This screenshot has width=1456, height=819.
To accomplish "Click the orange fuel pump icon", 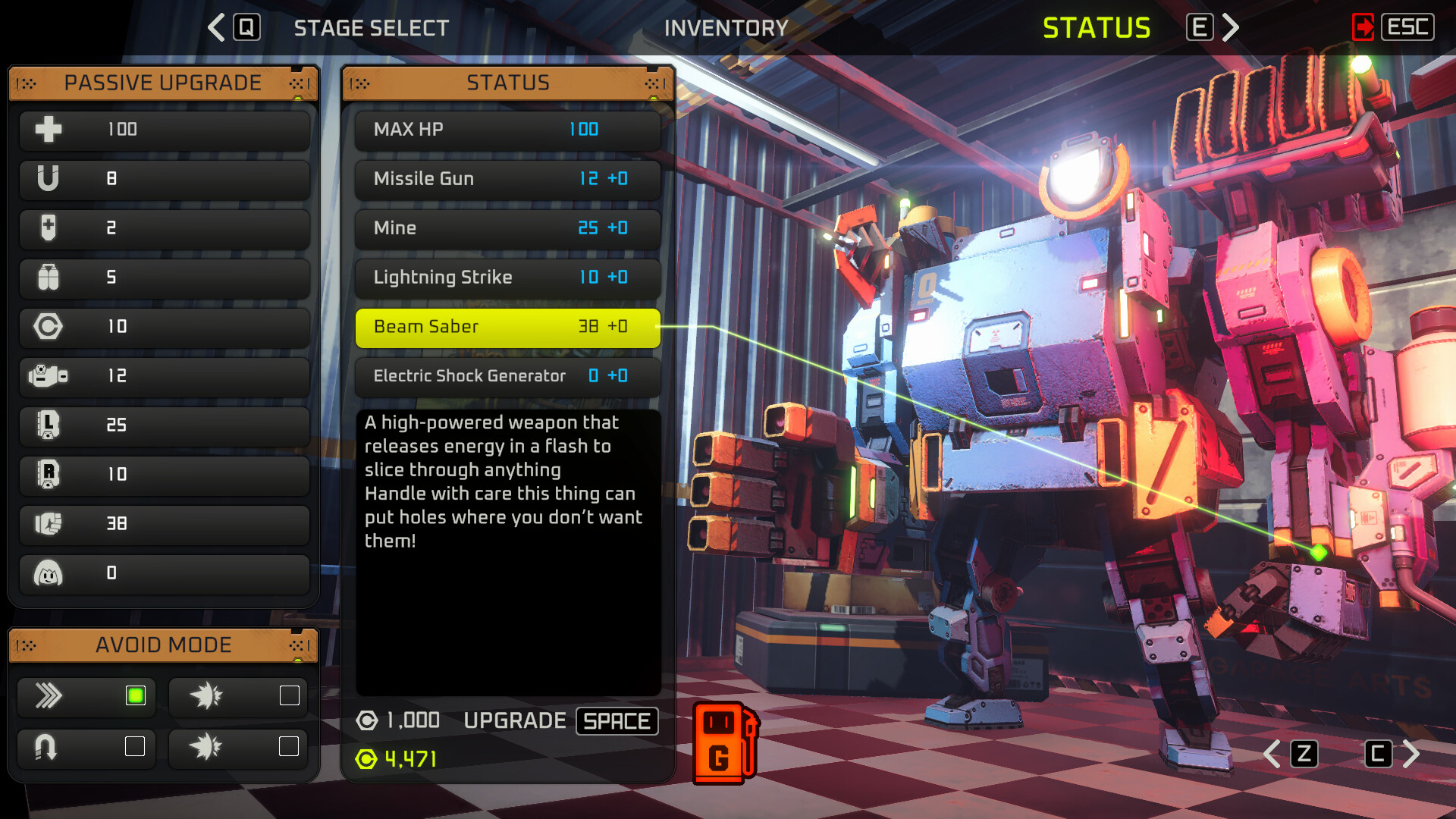I will [724, 744].
